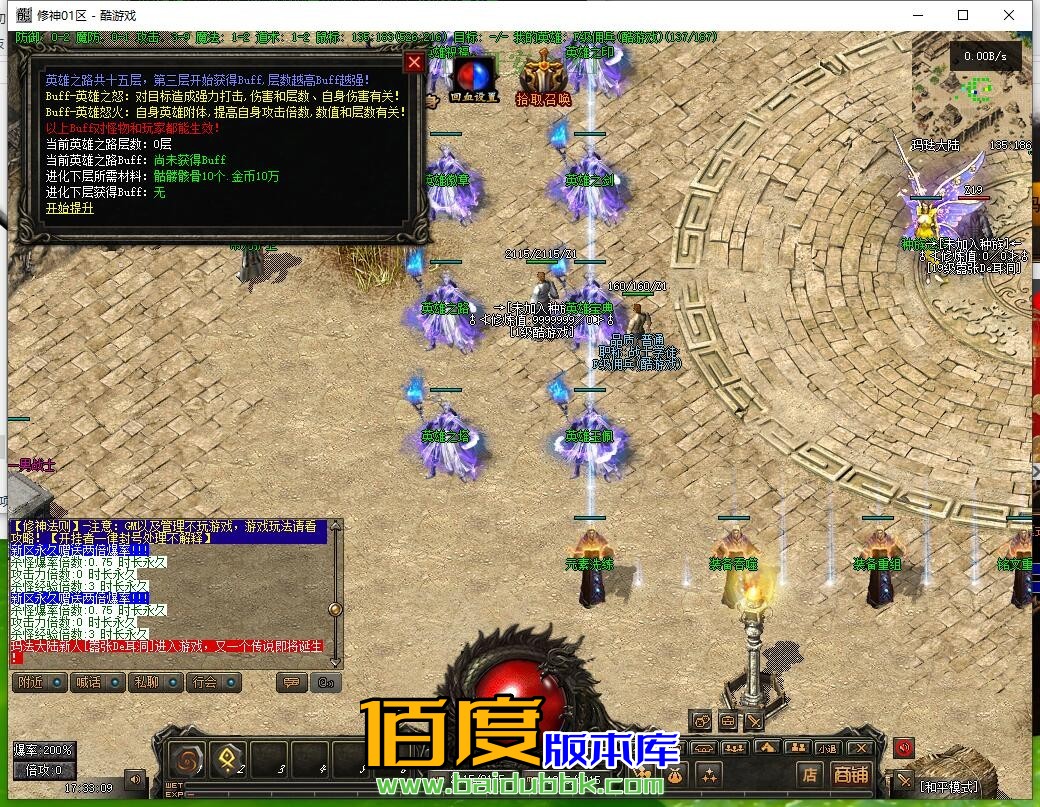Toggle the 喊话 shout channel

pyautogui.click(x=92, y=683)
